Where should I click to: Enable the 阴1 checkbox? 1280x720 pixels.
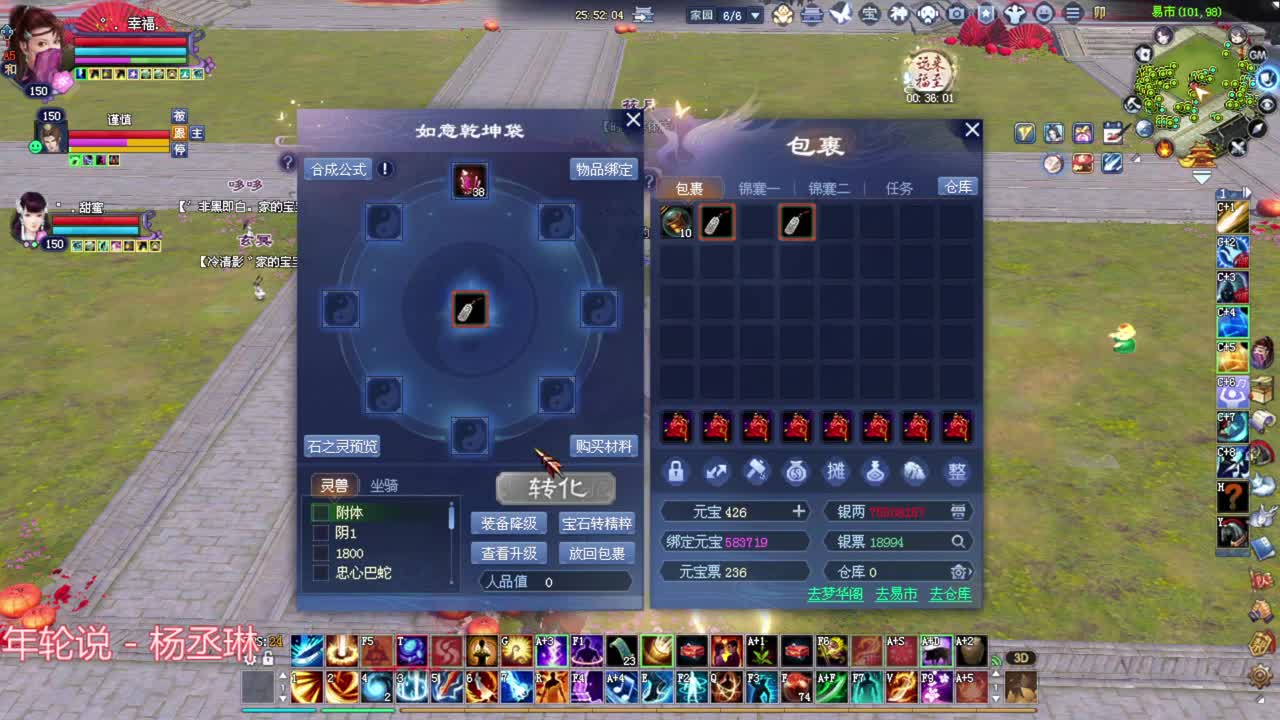pyautogui.click(x=323, y=533)
